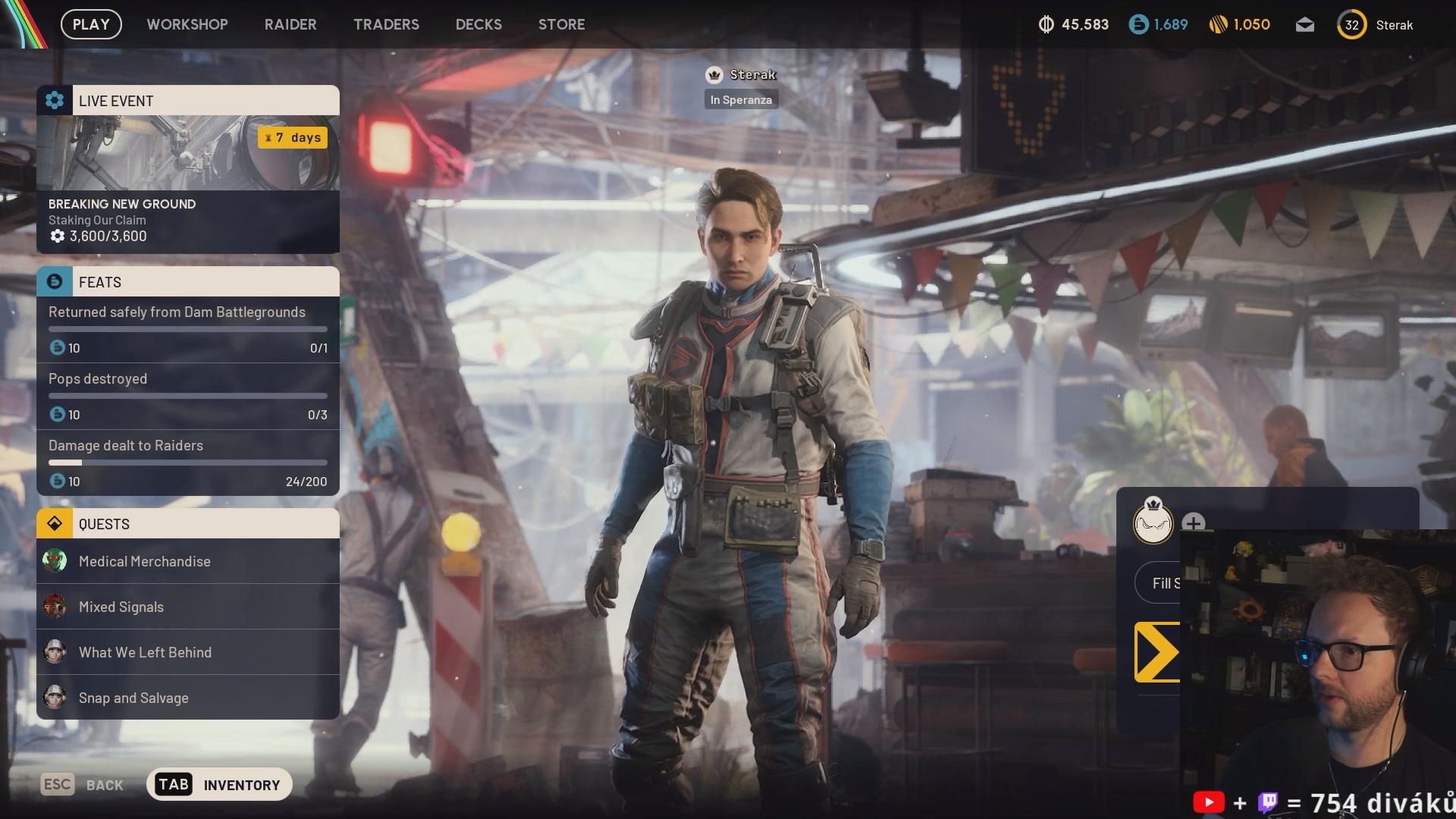Image resolution: width=1456 pixels, height=819 pixels.
Task: Select the Decks tab
Action: 479,24
